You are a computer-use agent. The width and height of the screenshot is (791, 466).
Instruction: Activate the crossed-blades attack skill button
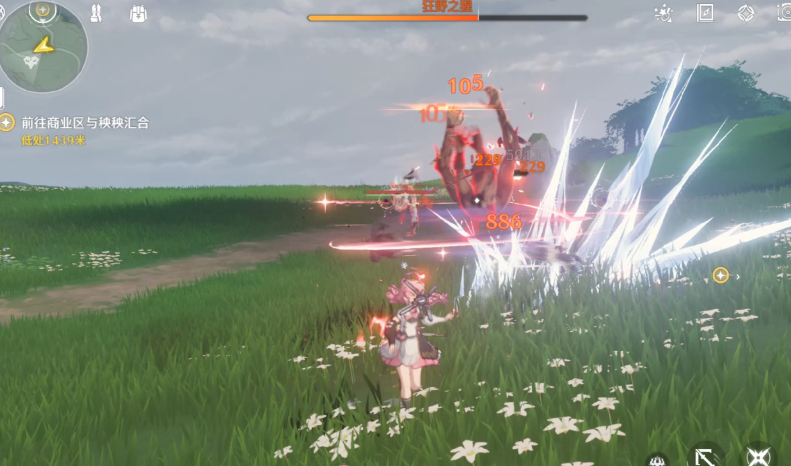(x=758, y=457)
